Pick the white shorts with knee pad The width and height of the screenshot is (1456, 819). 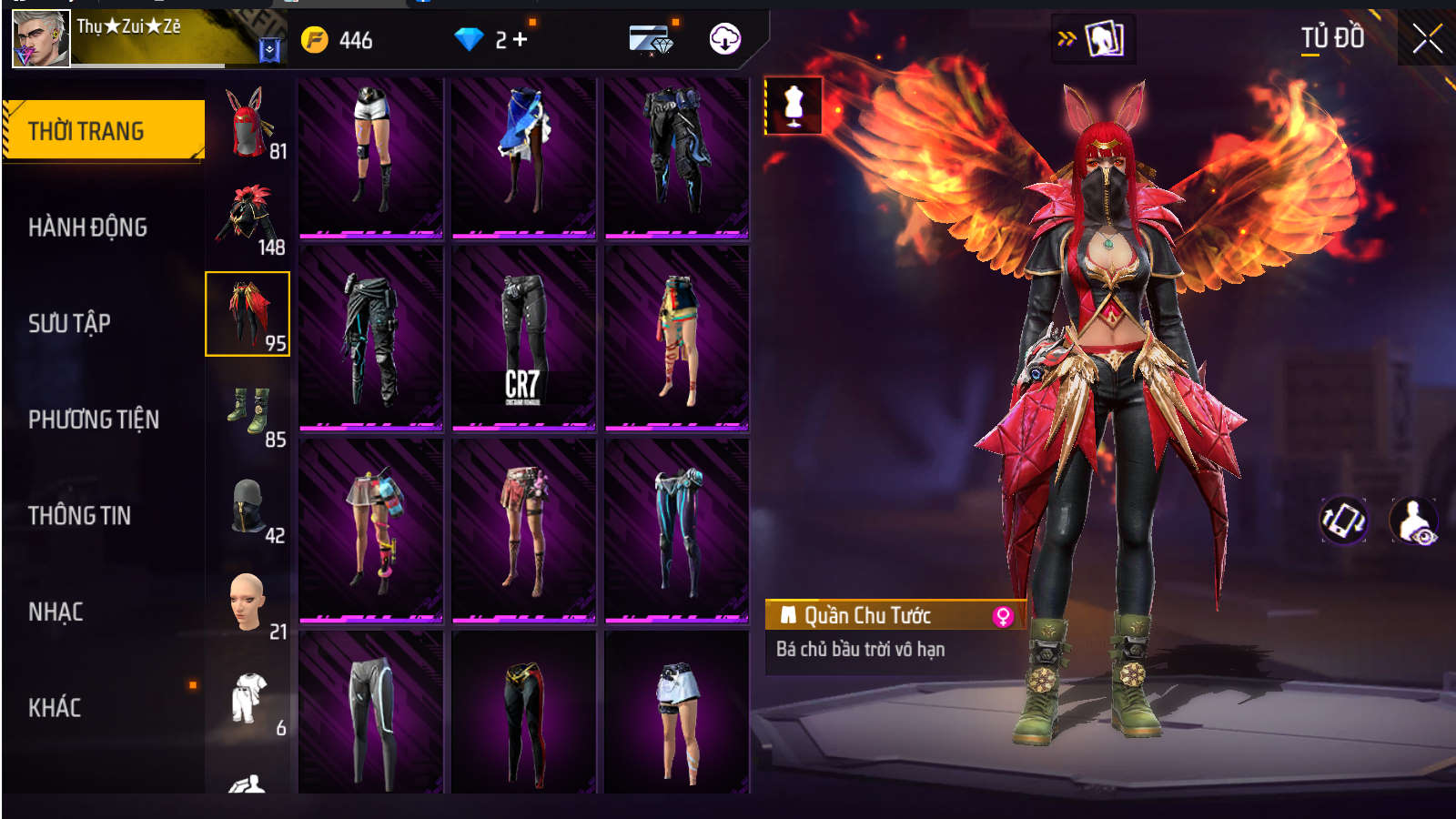coord(370,157)
